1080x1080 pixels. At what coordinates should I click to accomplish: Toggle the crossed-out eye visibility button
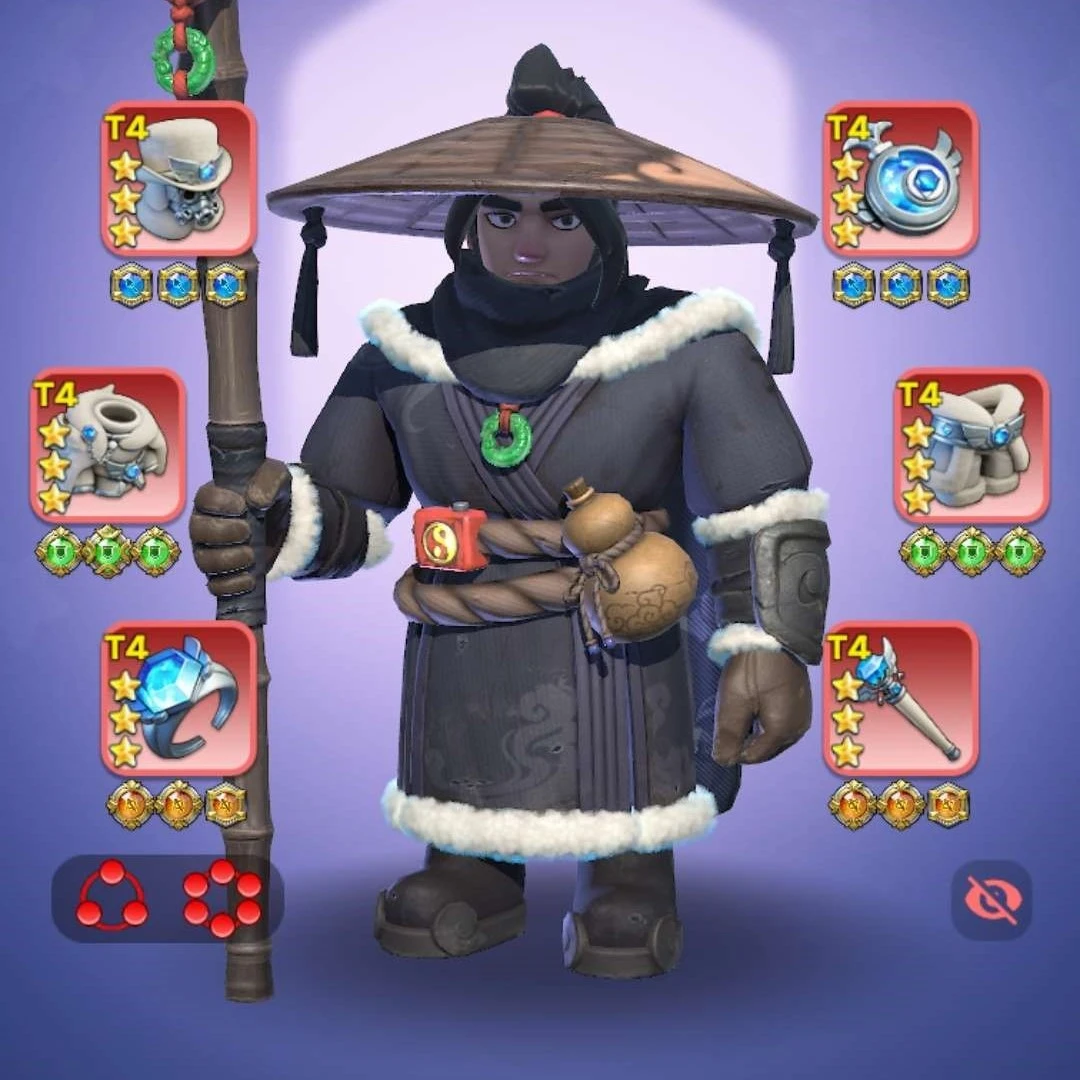pos(991,900)
